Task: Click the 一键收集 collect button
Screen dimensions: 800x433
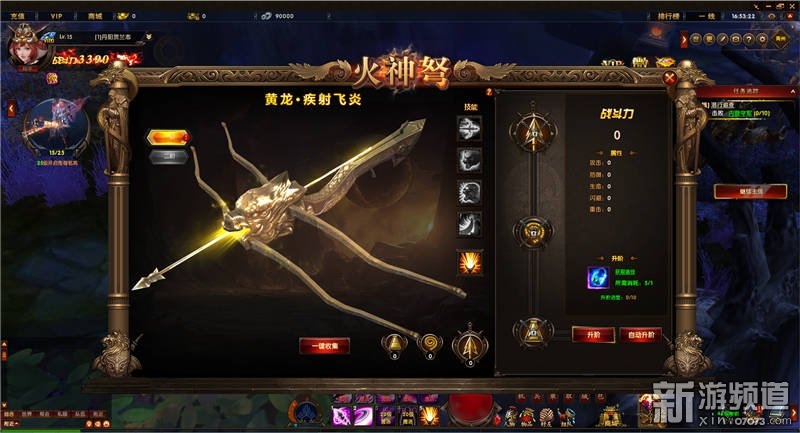Action: (324, 345)
